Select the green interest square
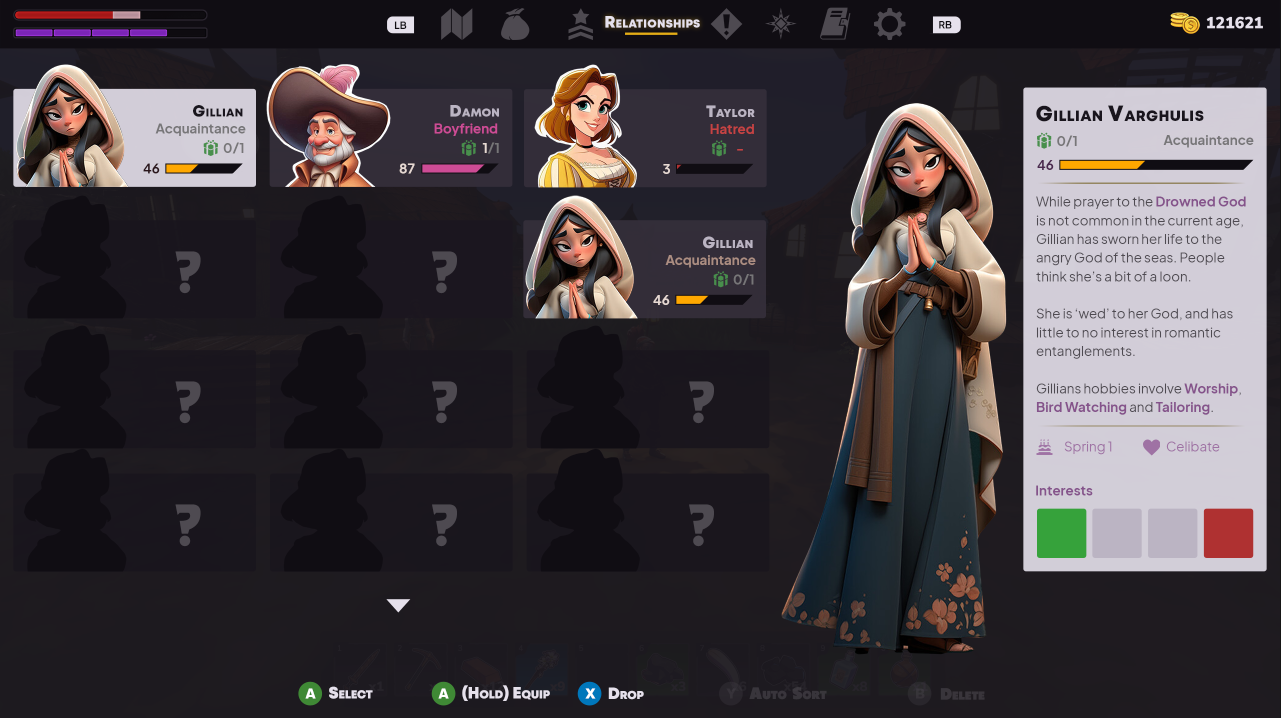Viewport: 1281px width, 718px height. coord(1061,533)
